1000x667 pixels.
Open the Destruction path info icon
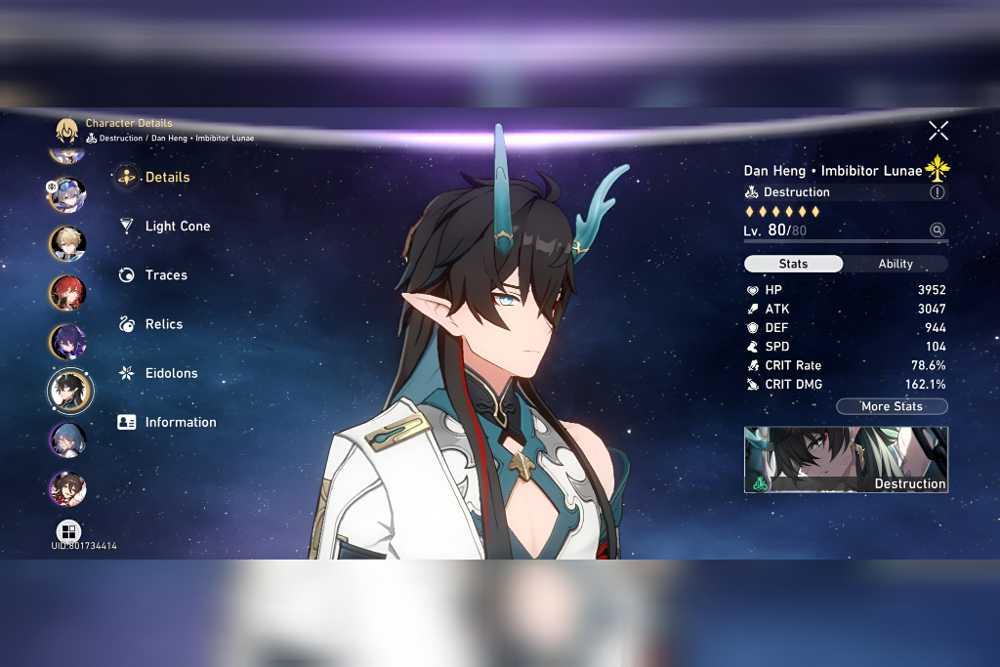pyautogui.click(x=937, y=192)
